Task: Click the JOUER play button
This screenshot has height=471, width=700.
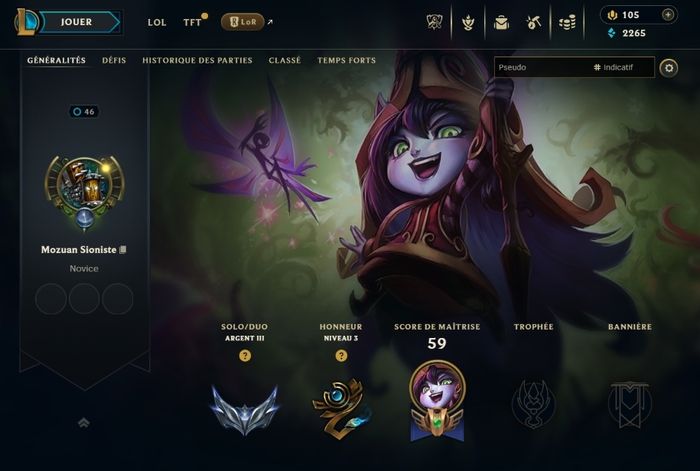Action: point(76,21)
